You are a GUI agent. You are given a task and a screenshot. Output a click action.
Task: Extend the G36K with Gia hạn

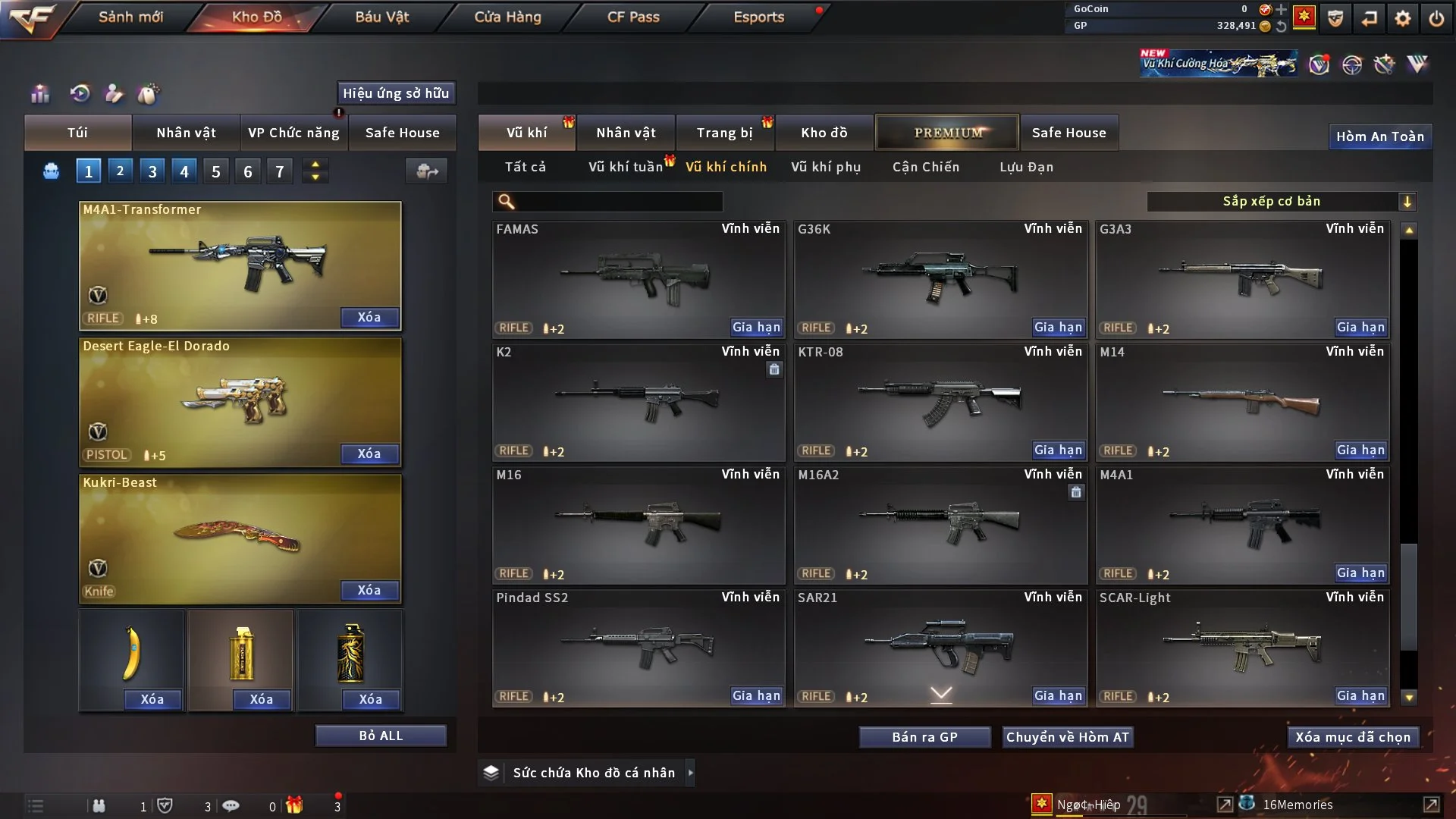[x=1059, y=328]
